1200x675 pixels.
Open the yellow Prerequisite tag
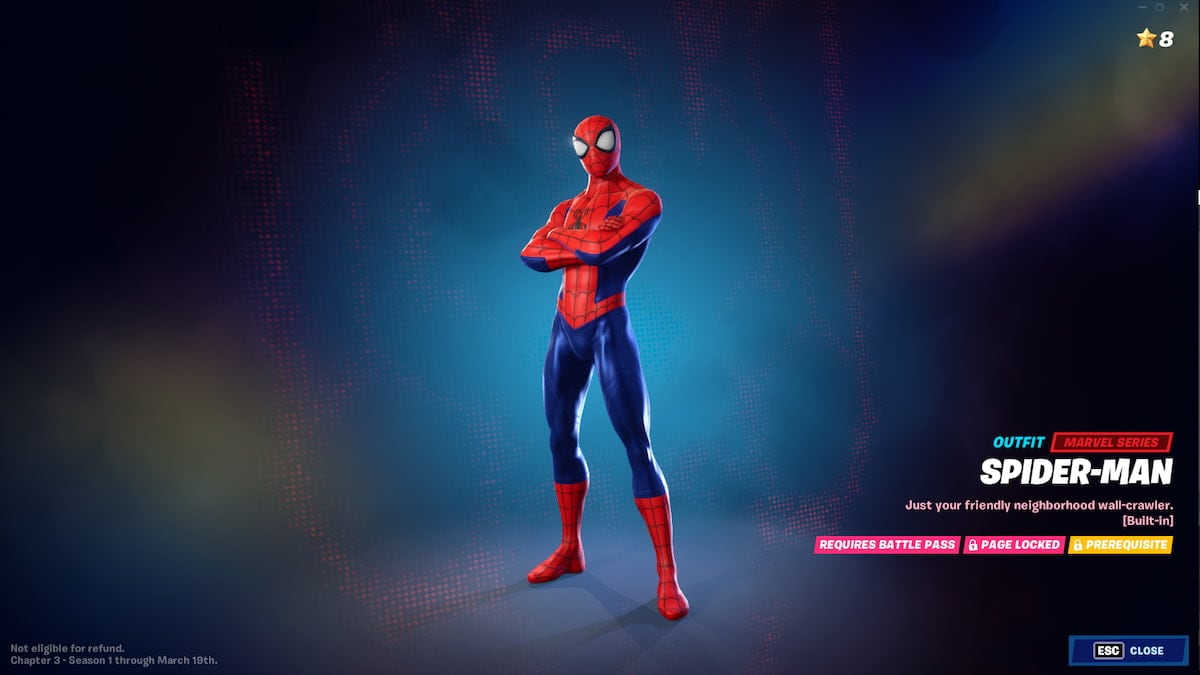tap(1120, 545)
